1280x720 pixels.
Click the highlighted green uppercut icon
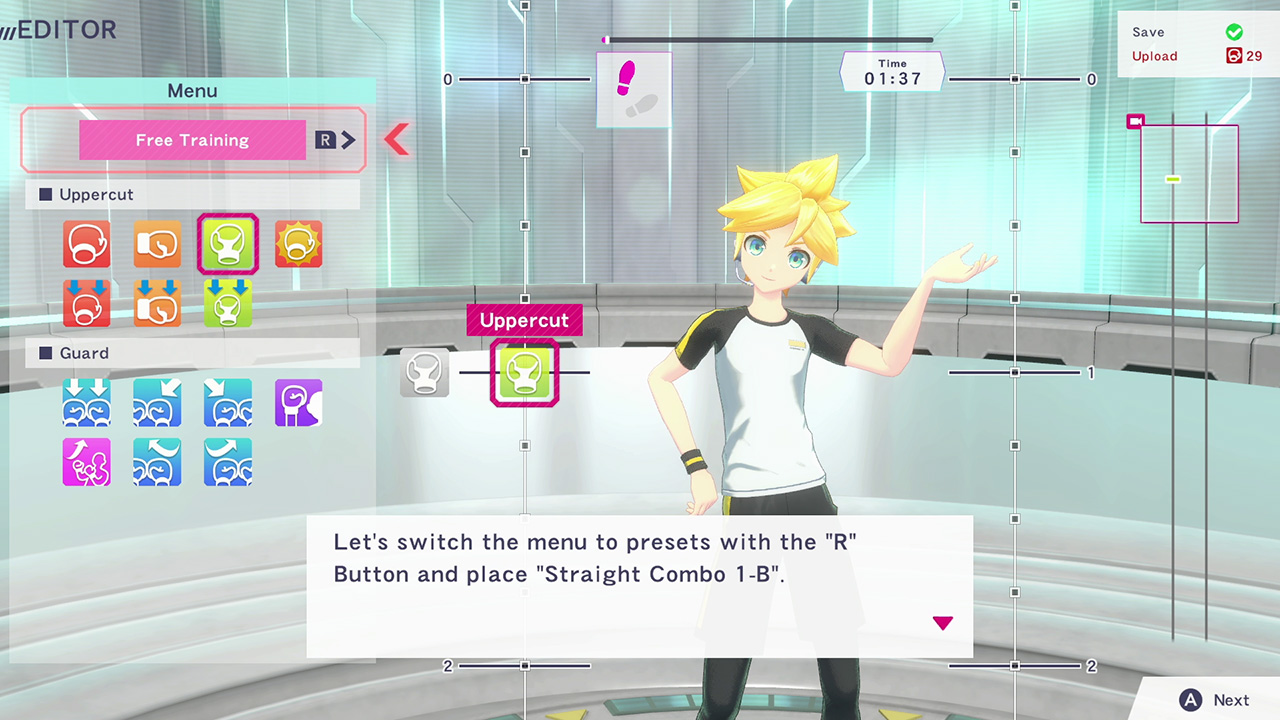pyautogui.click(x=228, y=244)
